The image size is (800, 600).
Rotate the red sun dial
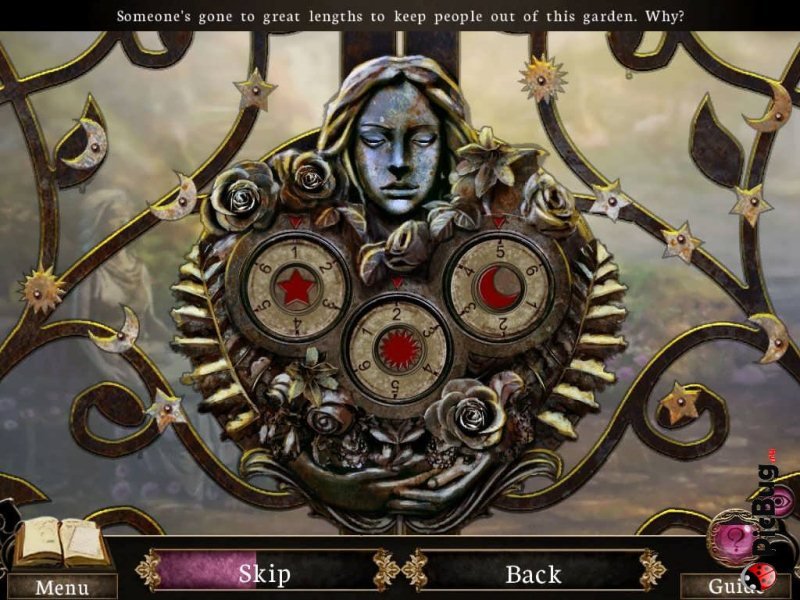398,349
